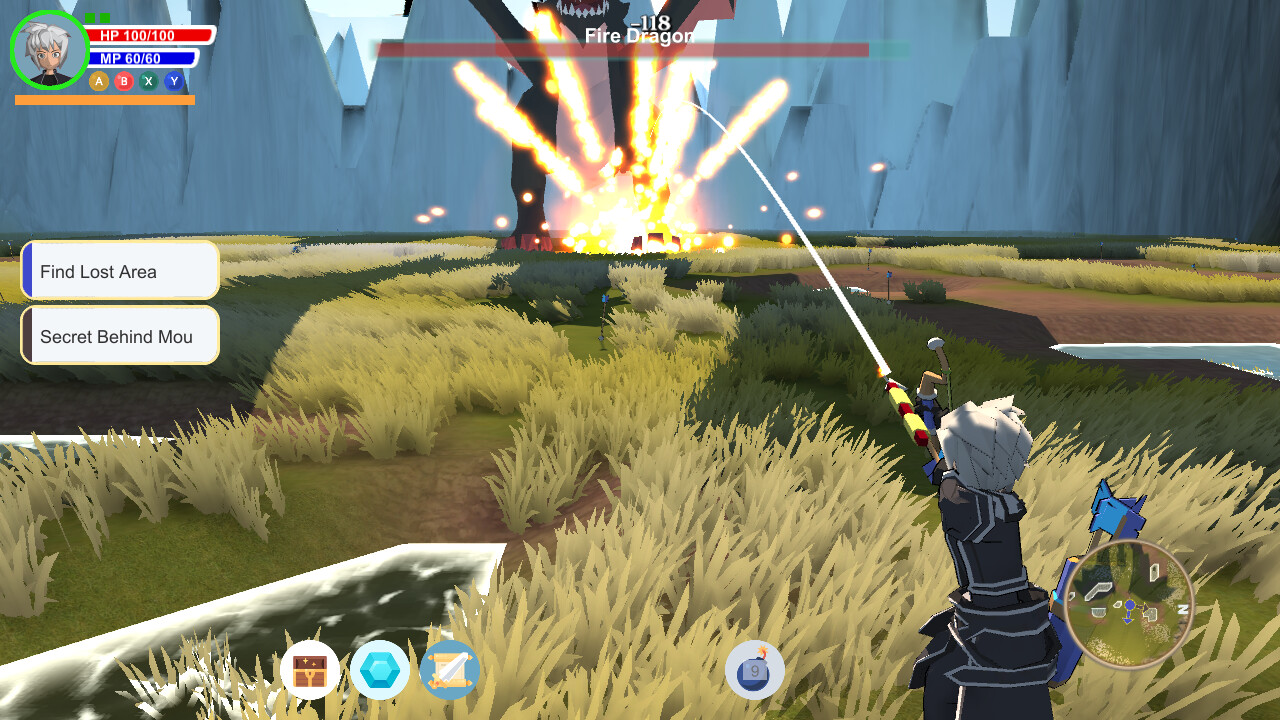Click the HP 100/100 health bar
The height and width of the screenshot is (720, 1280).
(145, 33)
